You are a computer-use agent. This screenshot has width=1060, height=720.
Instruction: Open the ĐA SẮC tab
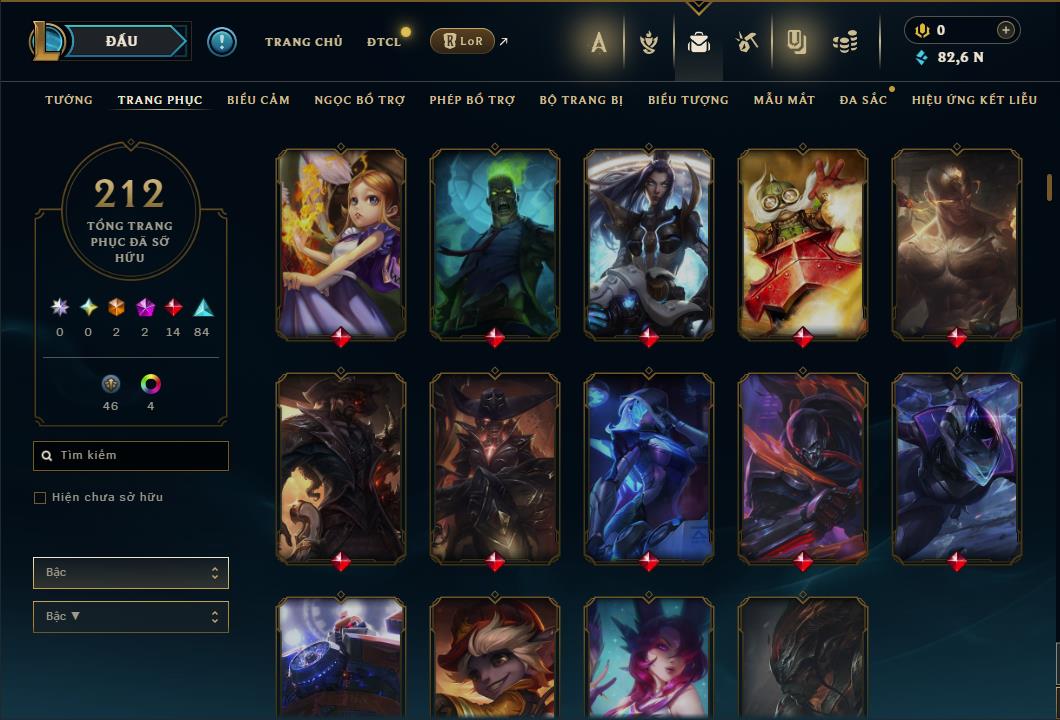tap(863, 100)
